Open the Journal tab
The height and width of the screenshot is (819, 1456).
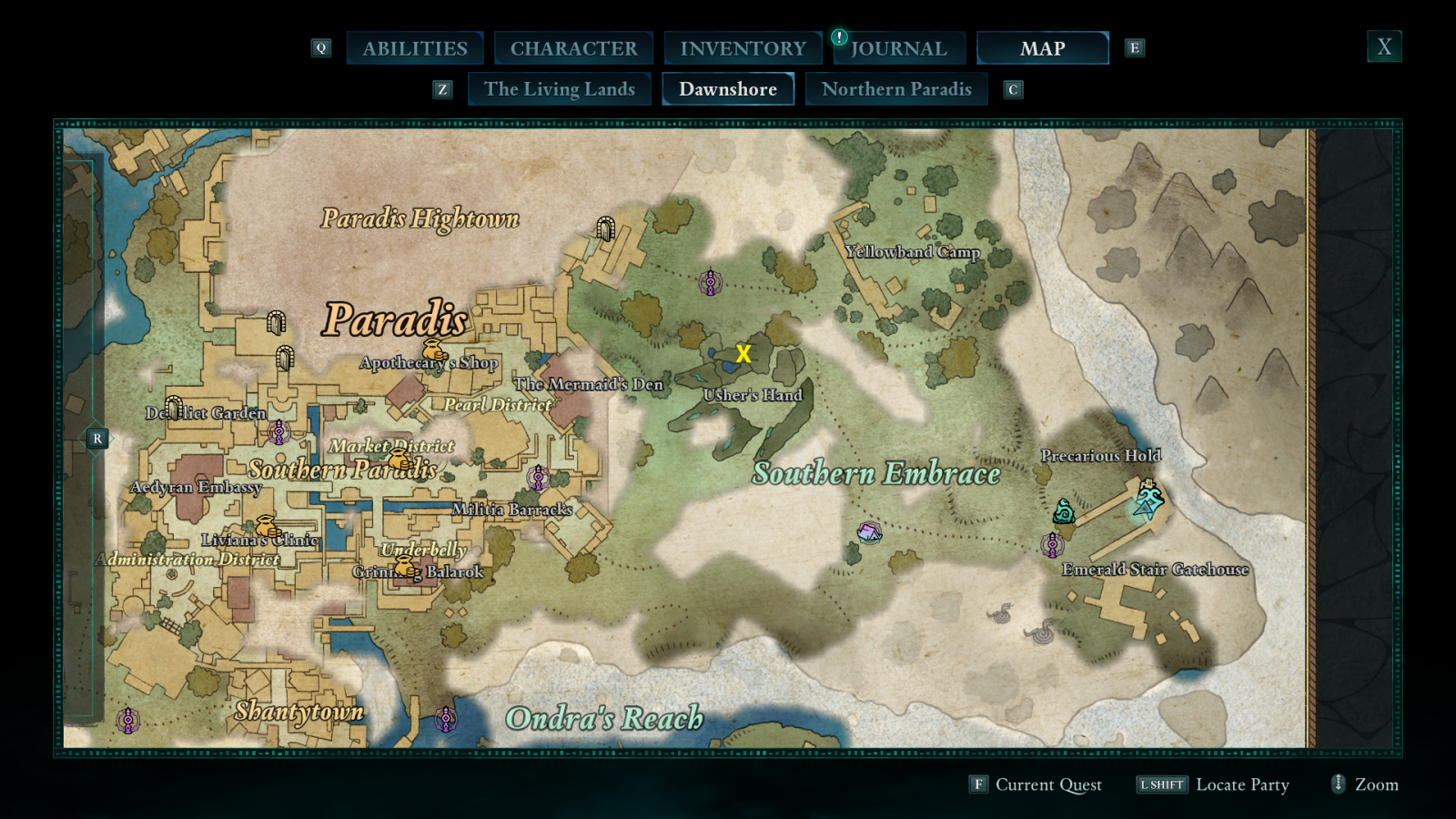pyautogui.click(x=898, y=48)
